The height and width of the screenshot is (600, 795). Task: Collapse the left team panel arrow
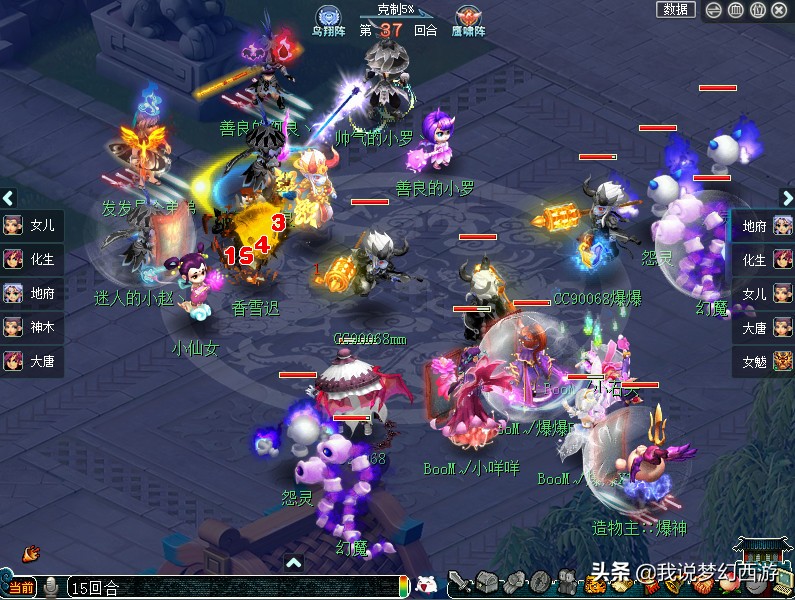(8, 198)
